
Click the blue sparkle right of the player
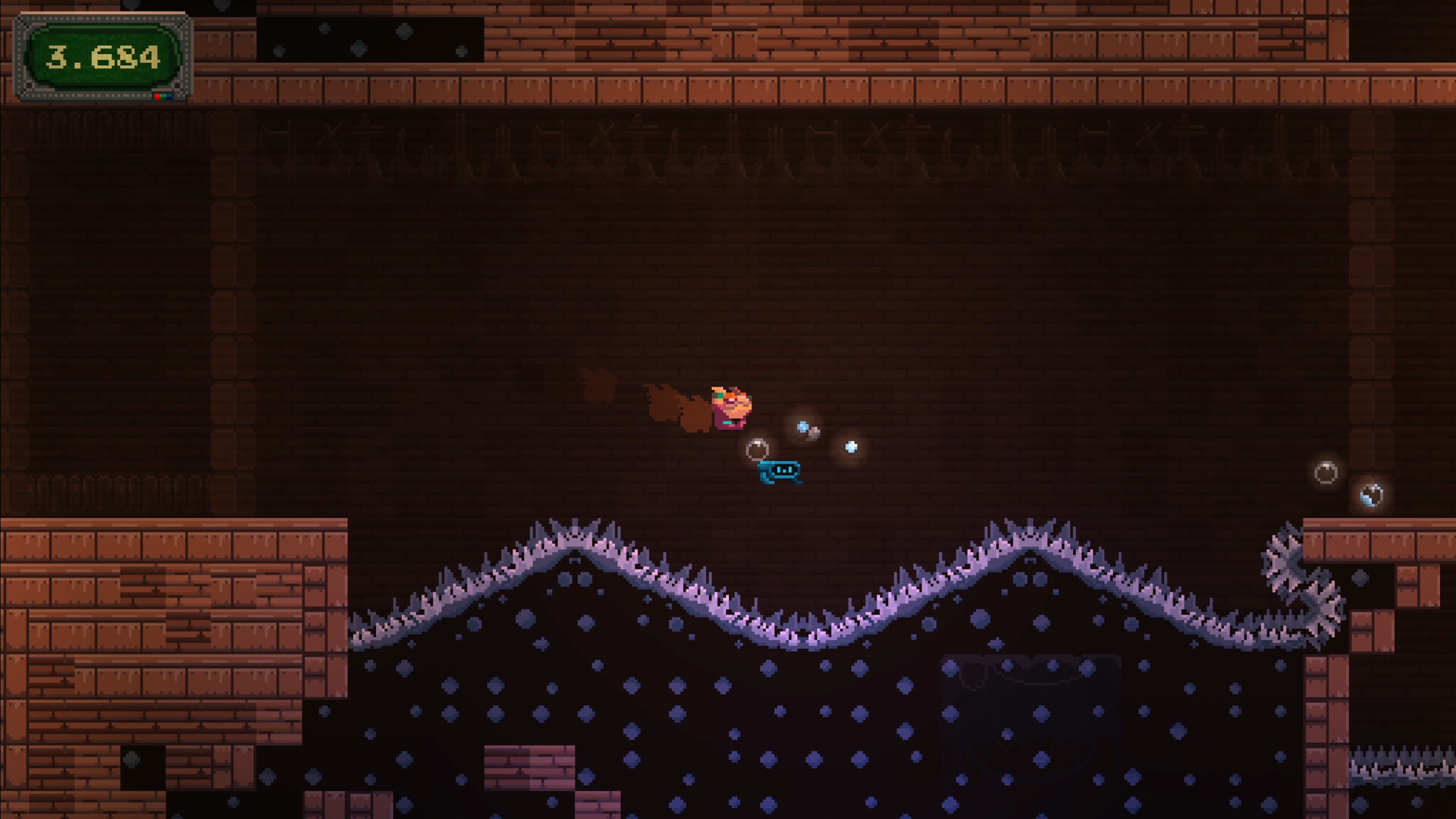[x=802, y=426]
